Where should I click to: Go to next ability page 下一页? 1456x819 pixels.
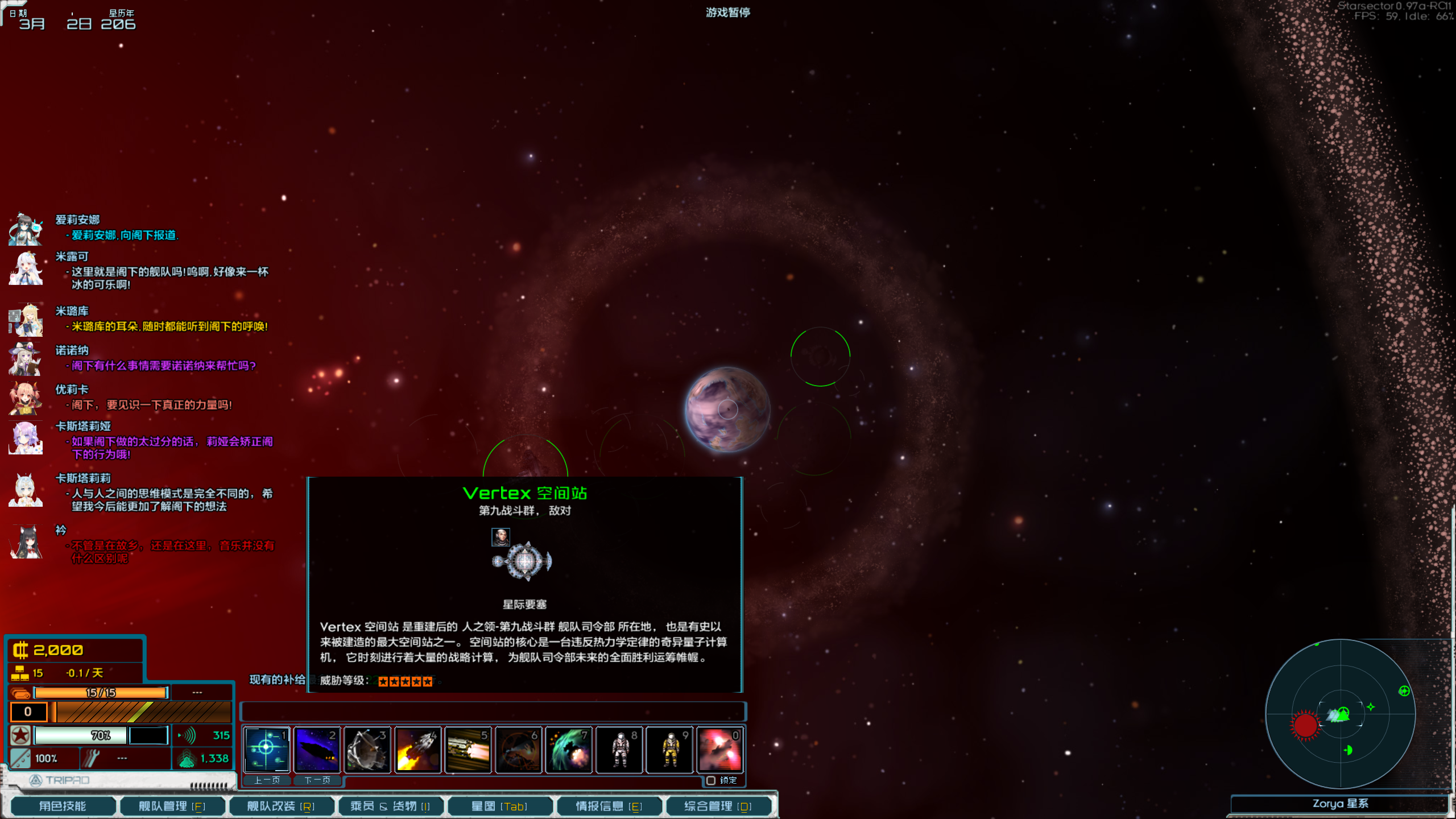317,780
